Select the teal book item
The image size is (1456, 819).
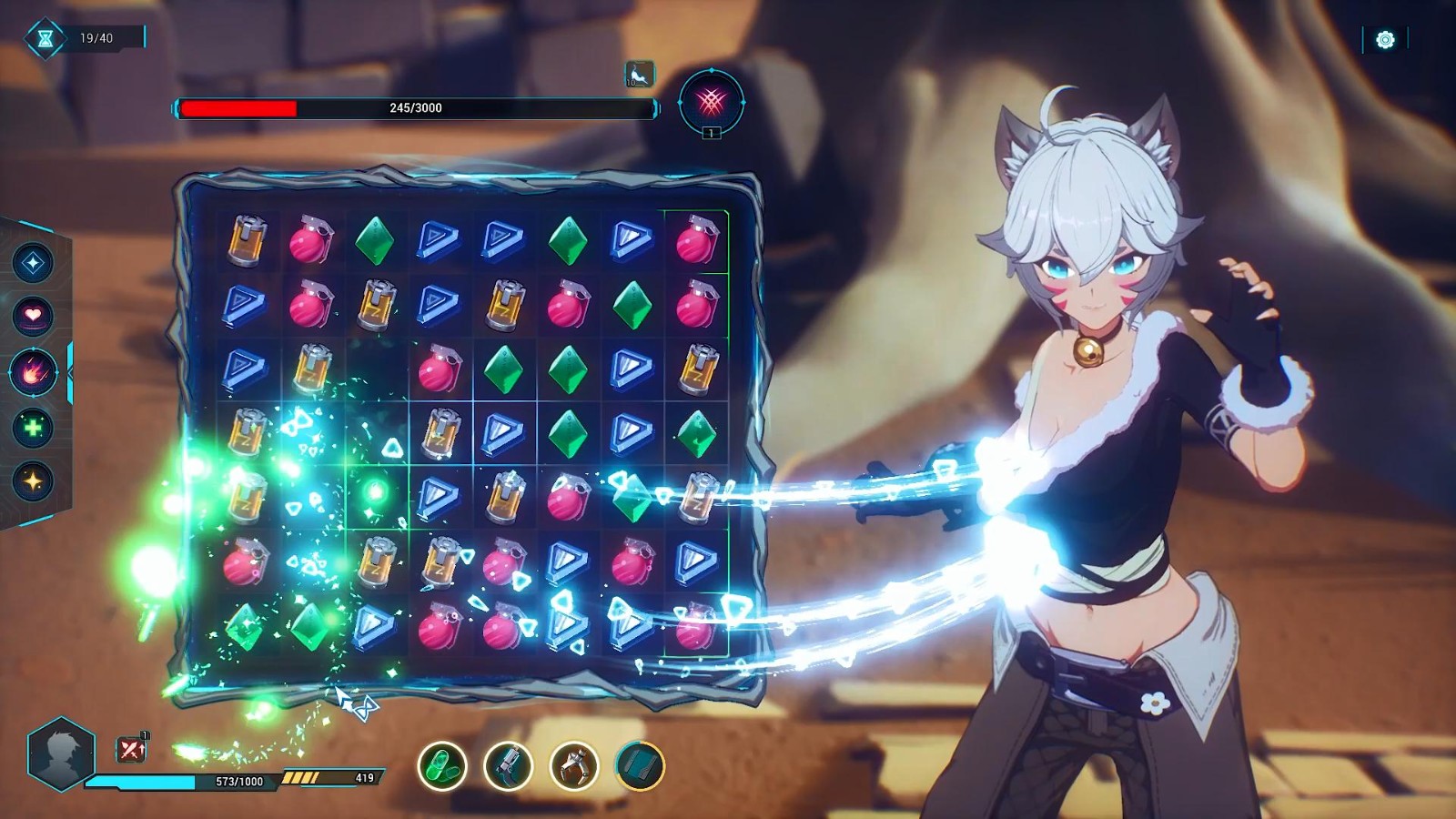641,766
